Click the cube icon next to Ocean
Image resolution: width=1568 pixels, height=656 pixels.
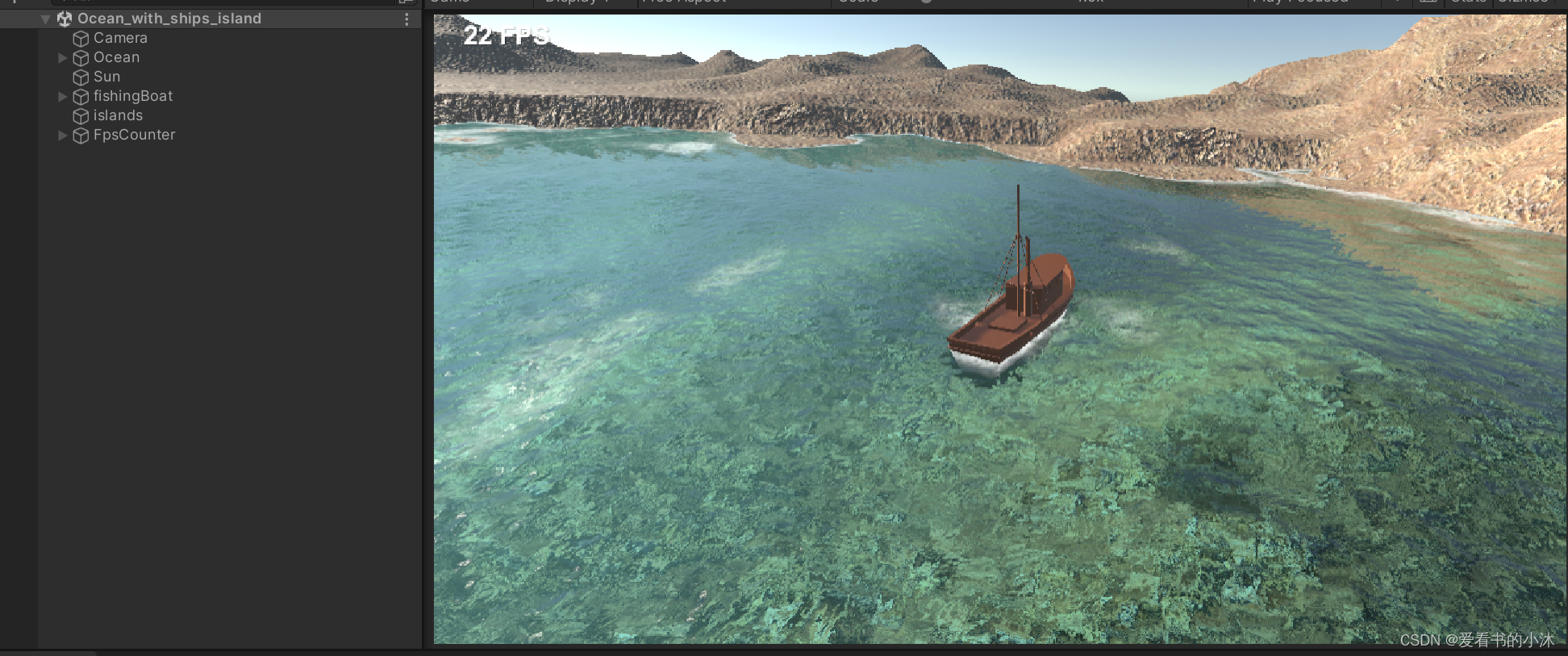pyautogui.click(x=81, y=57)
